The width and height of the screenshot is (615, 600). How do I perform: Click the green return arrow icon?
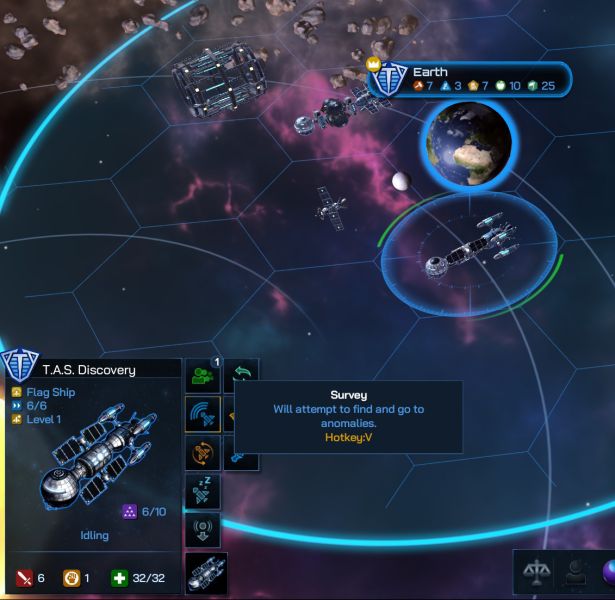click(x=242, y=376)
